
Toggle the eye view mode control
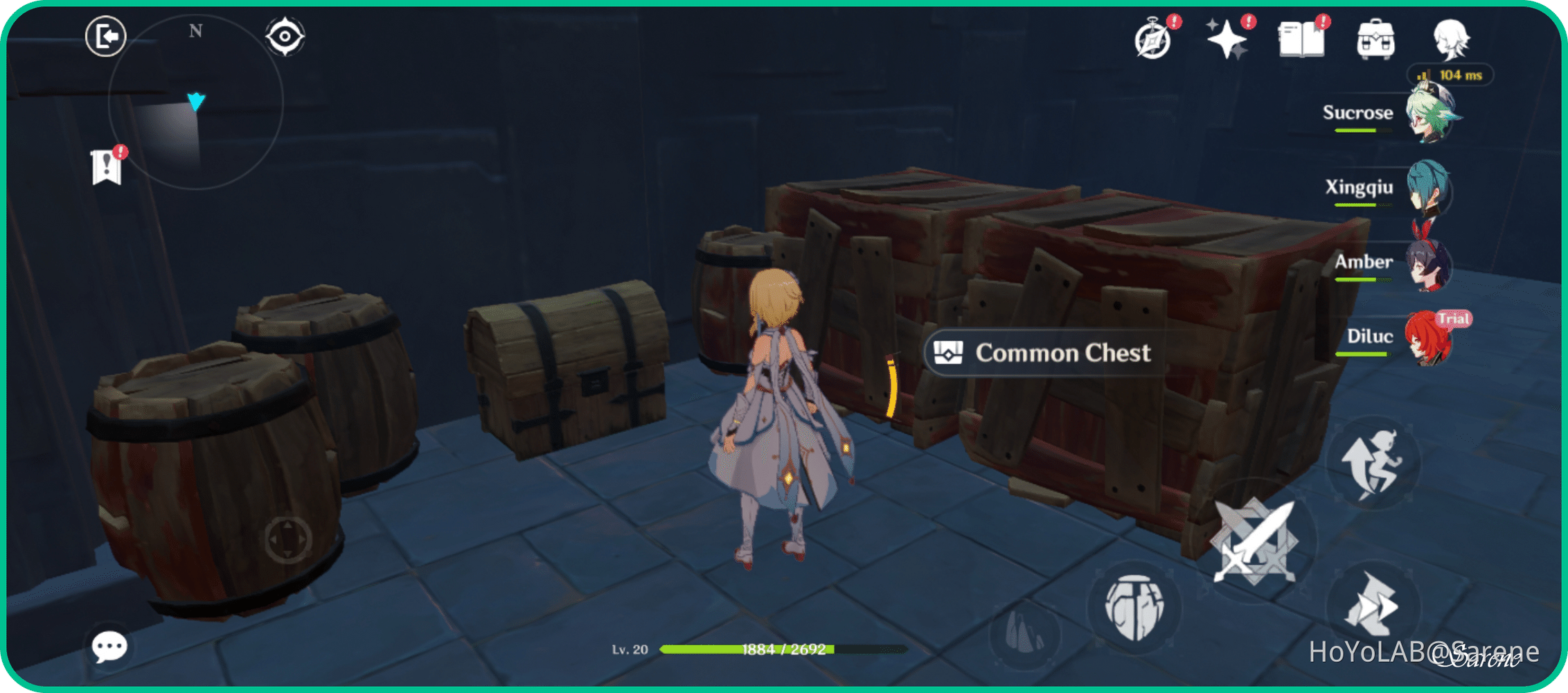click(x=286, y=35)
